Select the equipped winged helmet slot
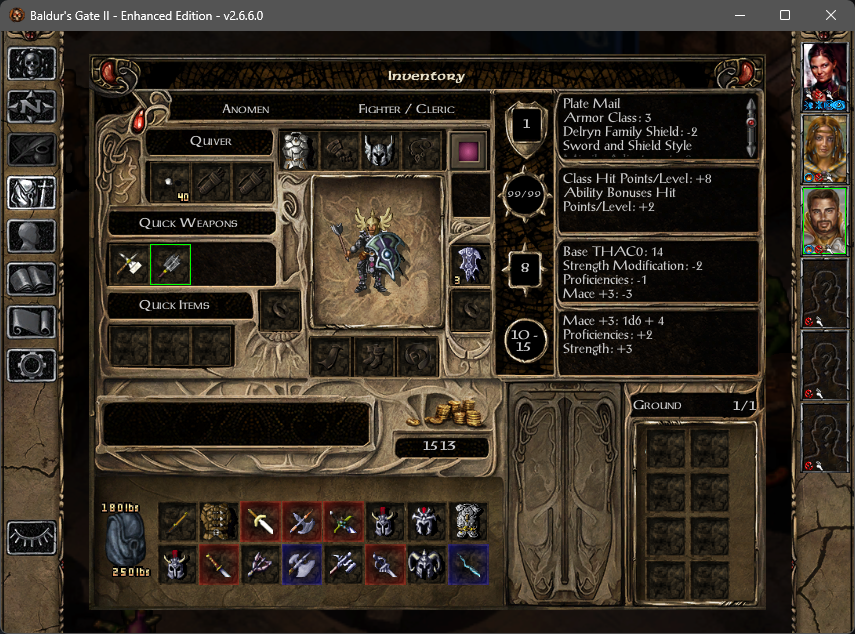 pyautogui.click(x=379, y=151)
